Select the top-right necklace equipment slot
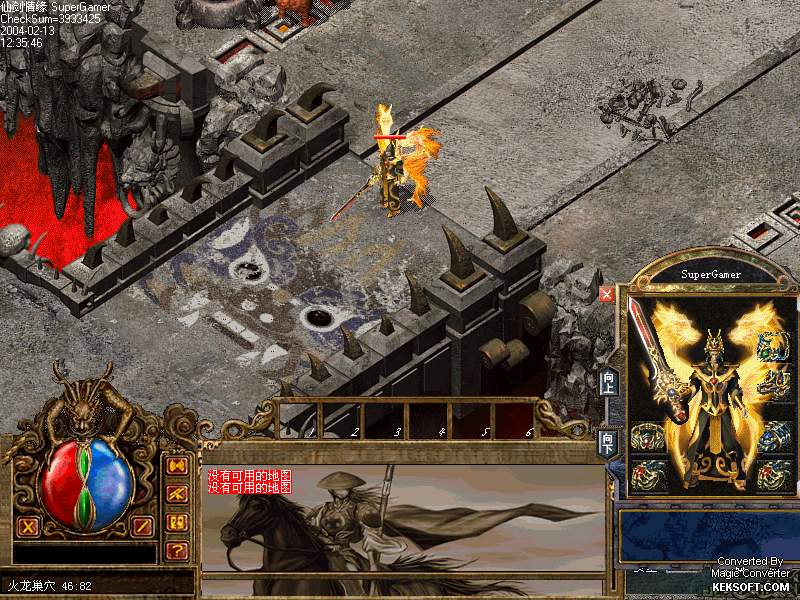This screenshot has height=600, width=800. tap(773, 347)
